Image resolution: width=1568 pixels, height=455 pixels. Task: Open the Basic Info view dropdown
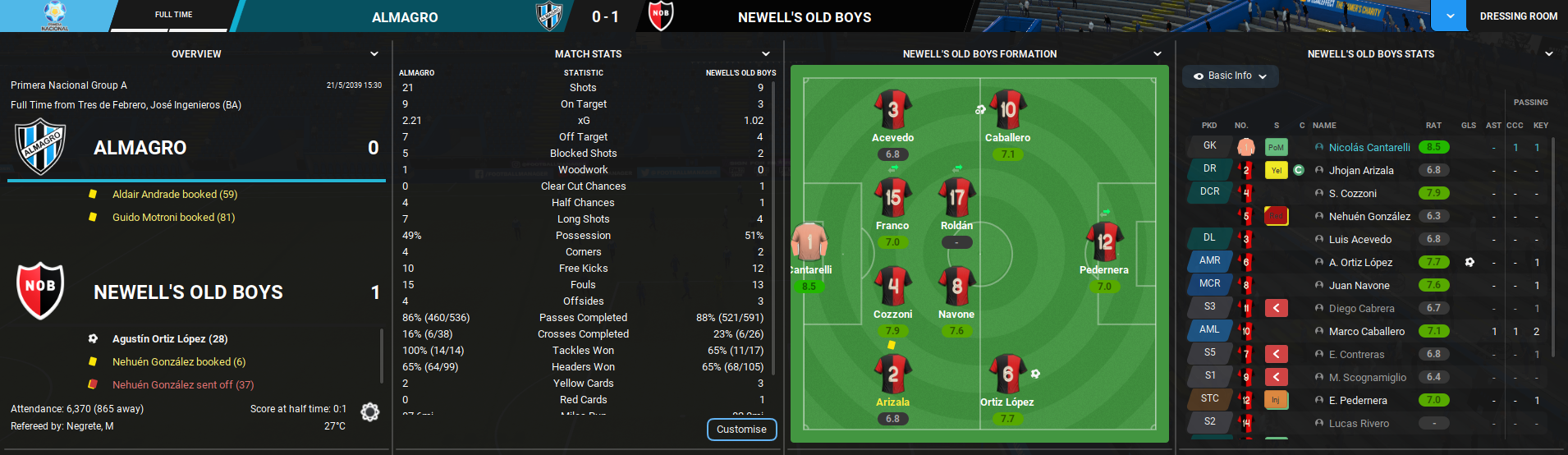[1230, 76]
